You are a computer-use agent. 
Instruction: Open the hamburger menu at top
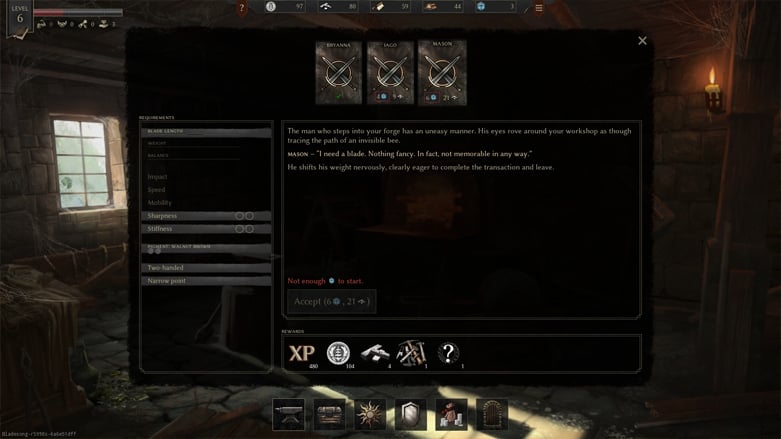pyautogui.click(x=539, y=8)
